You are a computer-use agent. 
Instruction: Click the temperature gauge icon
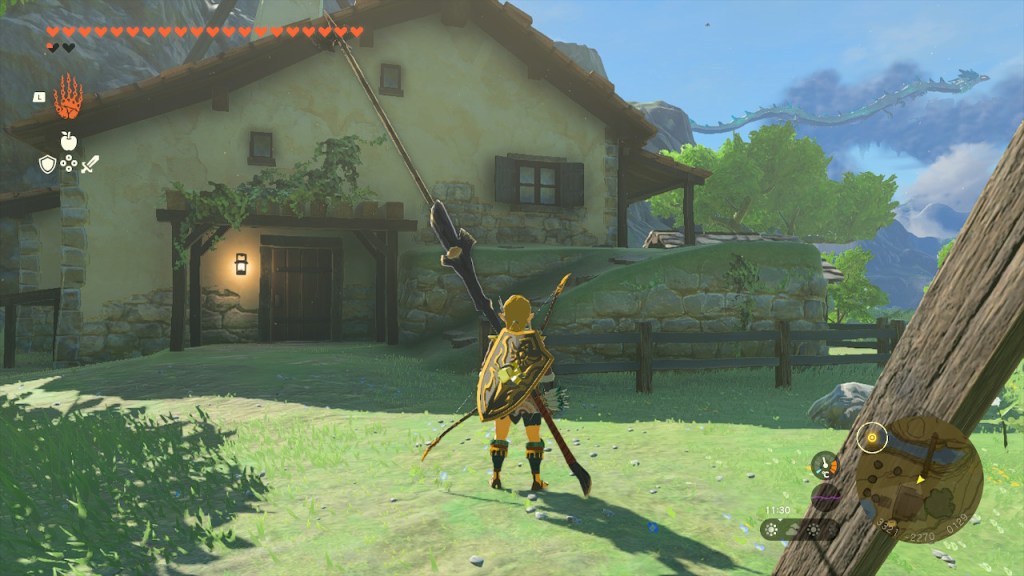pyautogui.click(x=824, y=464)
